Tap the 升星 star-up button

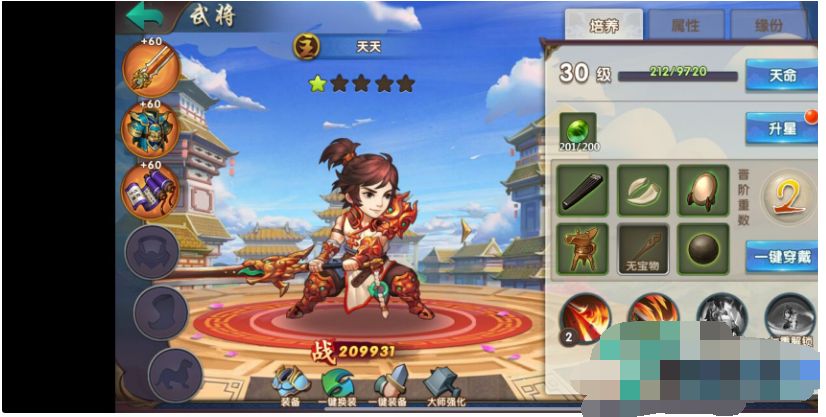(781, 129)
